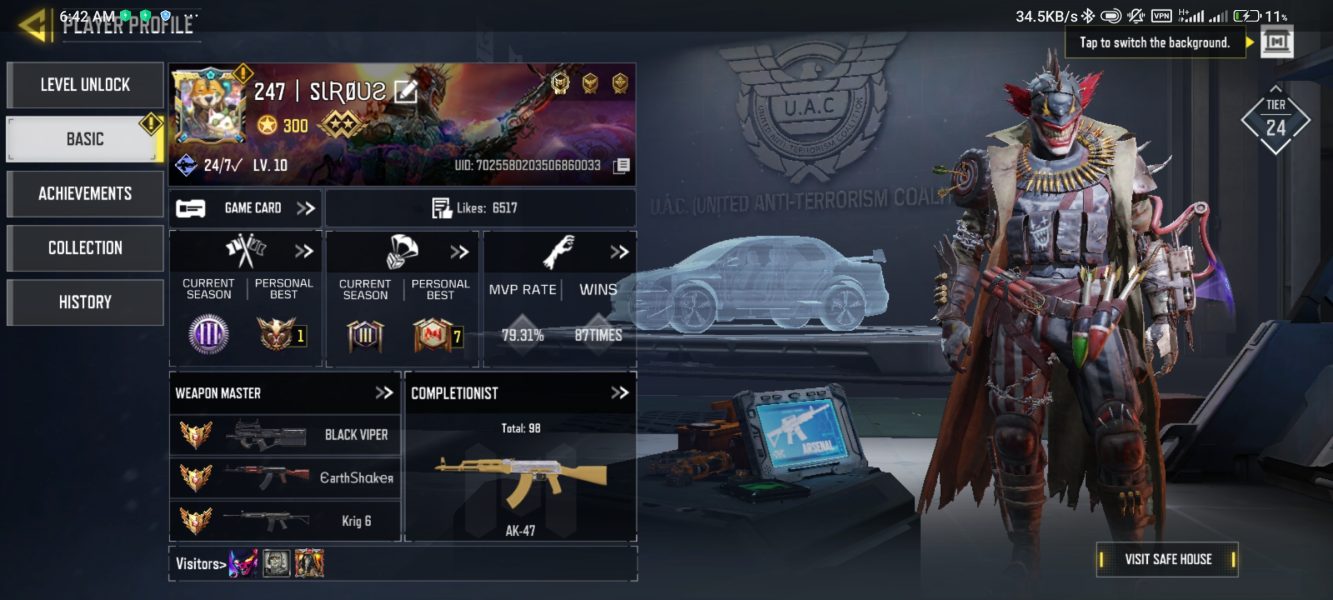1333x600 pixels.
Task: Open the Level Unlock tab
Action: click(85, 85)
